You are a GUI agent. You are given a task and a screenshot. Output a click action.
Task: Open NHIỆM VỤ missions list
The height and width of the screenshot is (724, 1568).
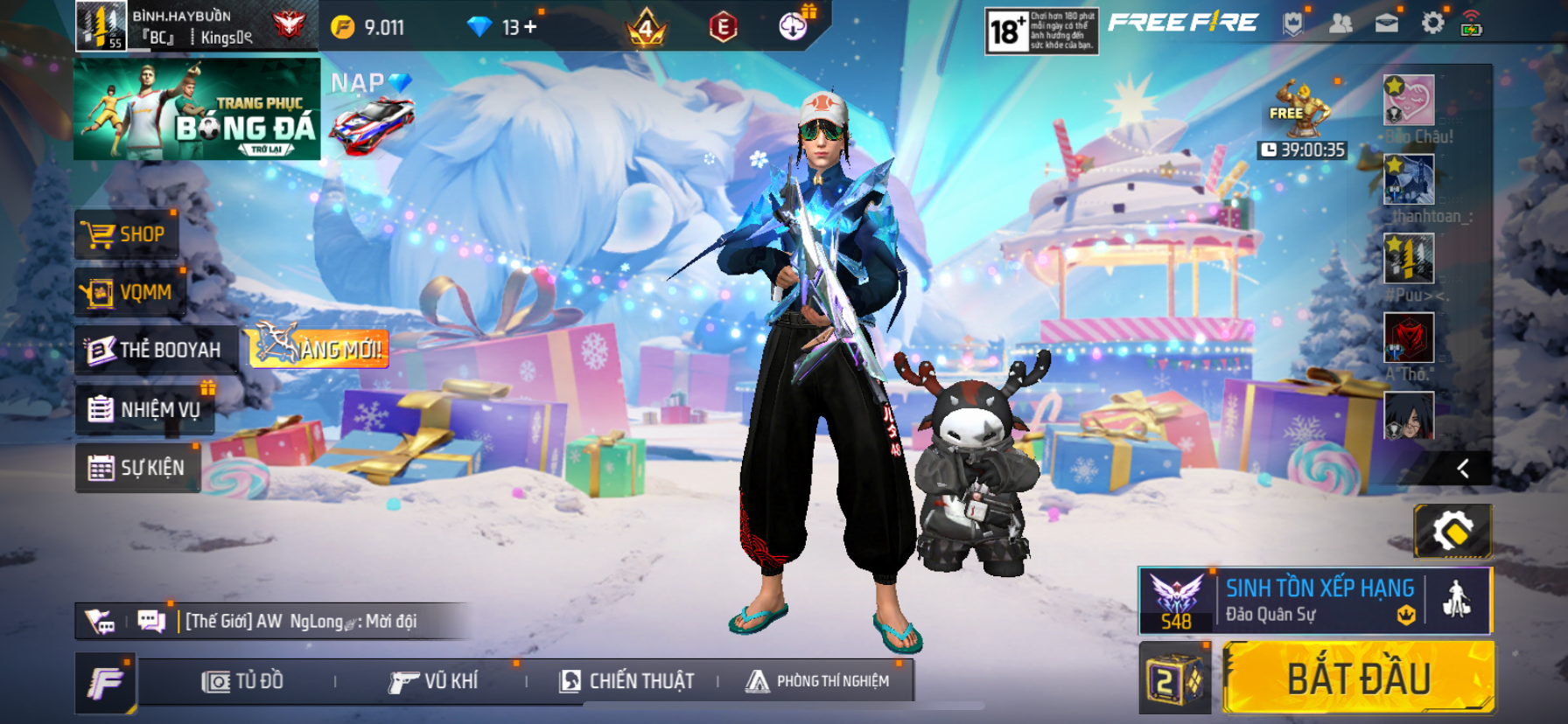click(145, 409)
